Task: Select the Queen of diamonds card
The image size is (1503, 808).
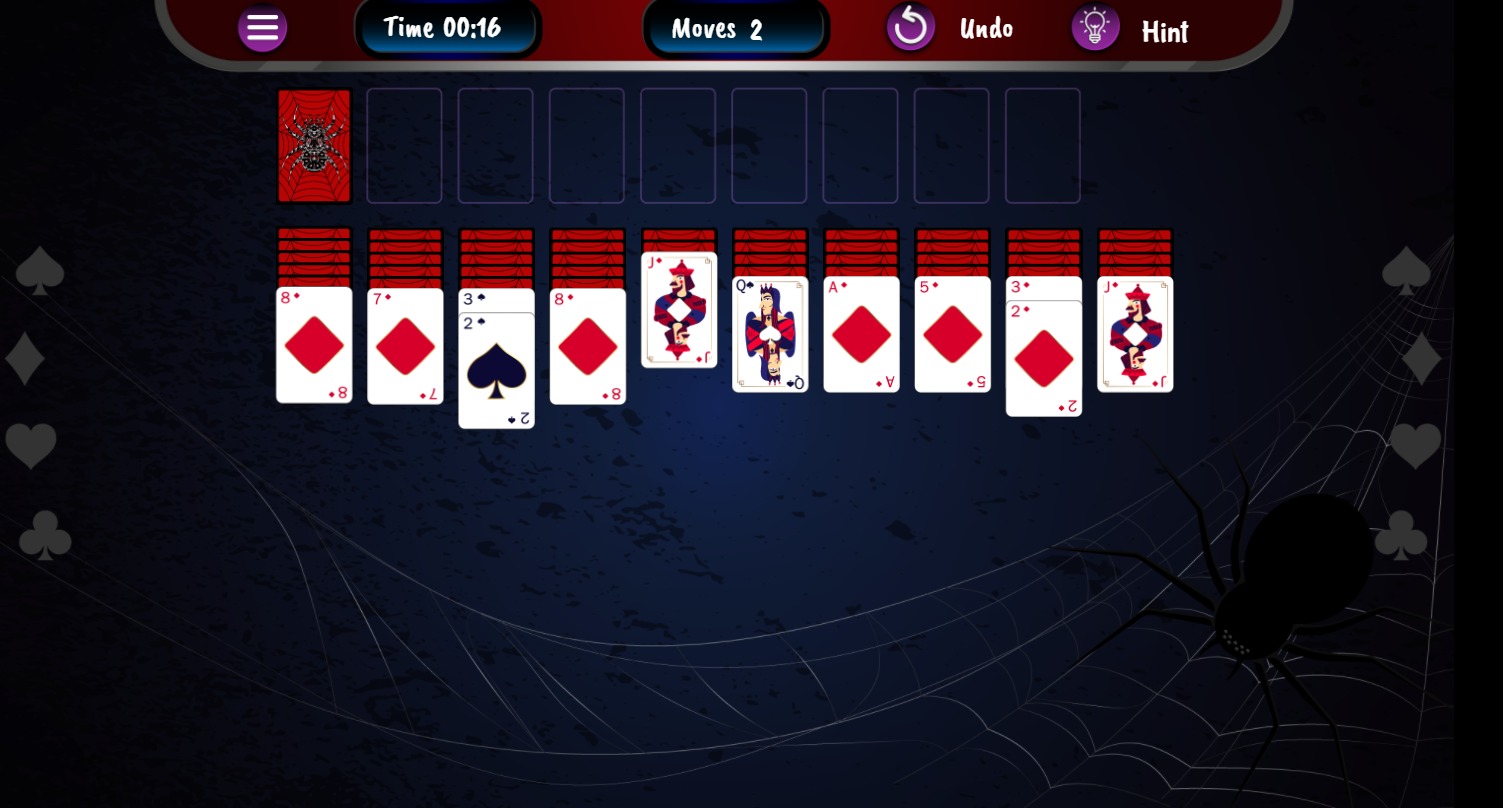Action: (770, 333)
